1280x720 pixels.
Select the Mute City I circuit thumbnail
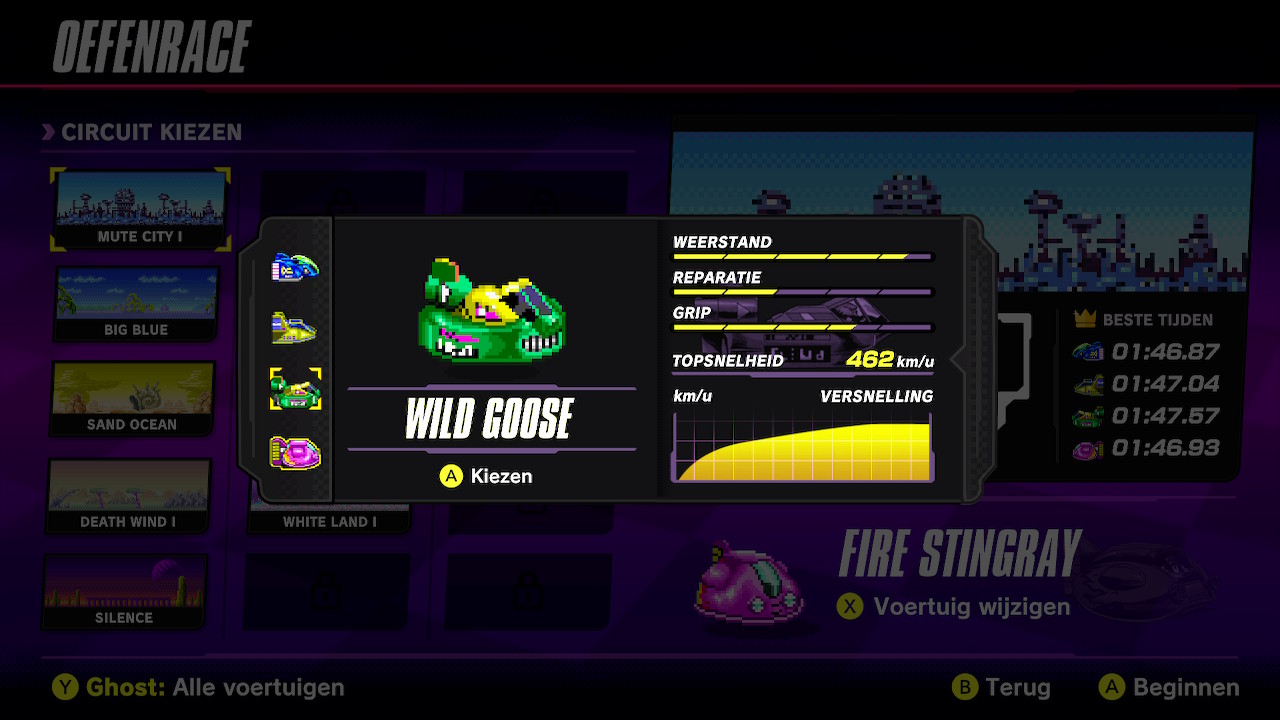pos(139,208)
